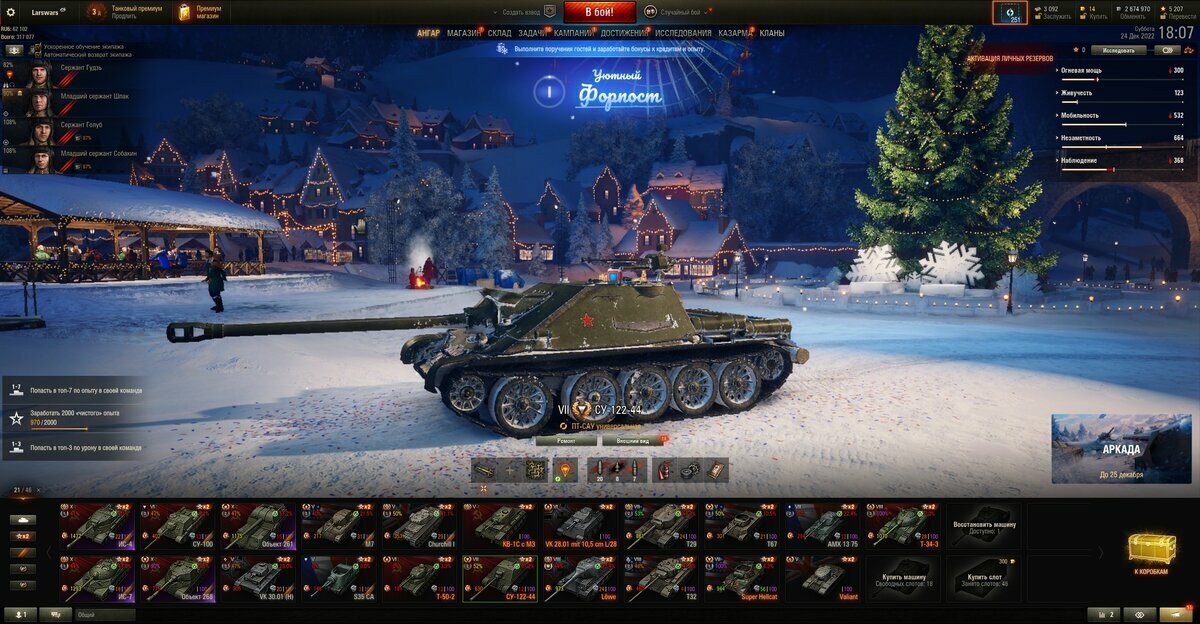Go to the КАЗАРМА tab
This screenshot has height=624, width=1200.
[x=735, y=33]
